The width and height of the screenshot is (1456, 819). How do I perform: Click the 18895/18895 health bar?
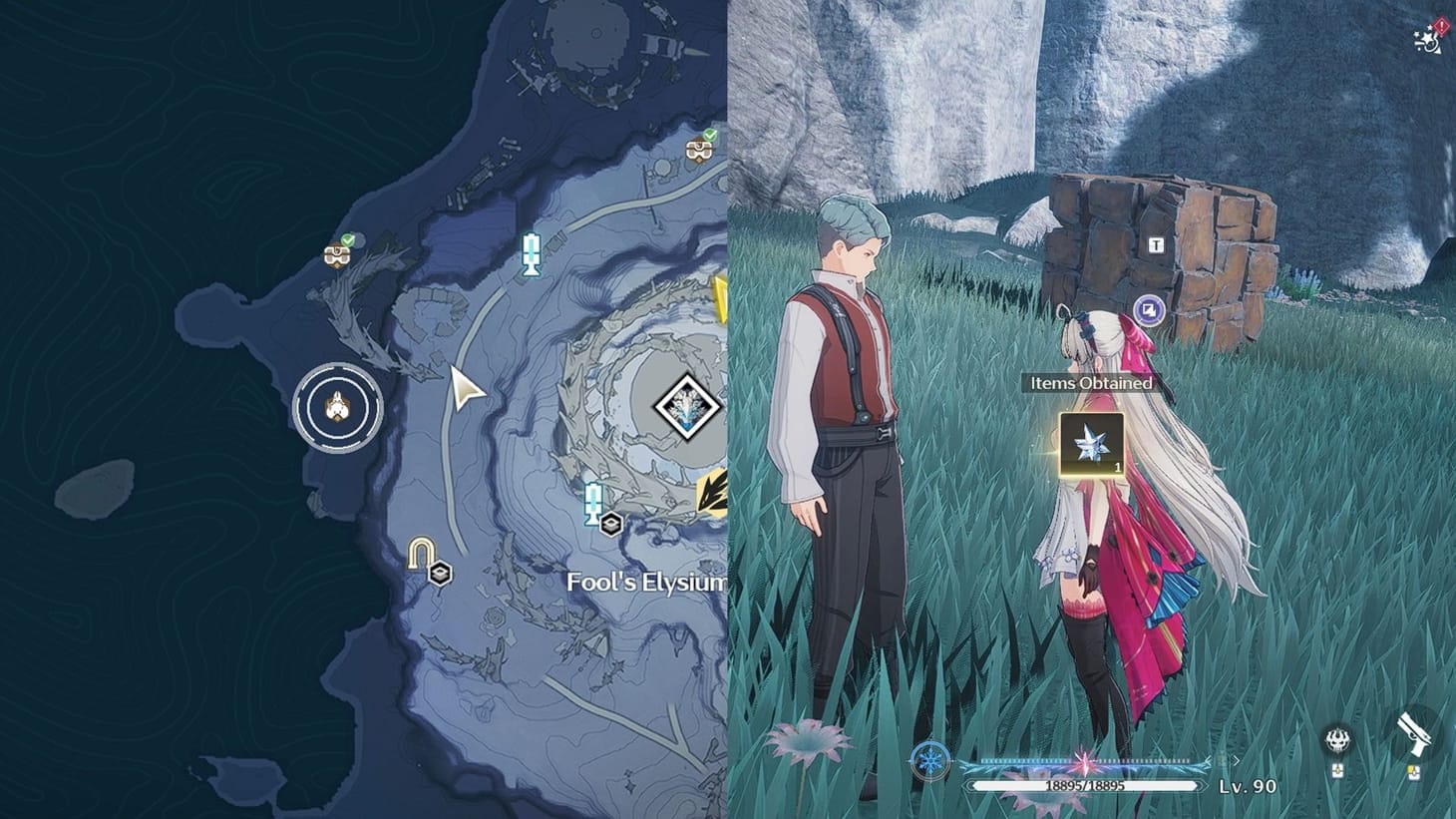(1084, 785)
